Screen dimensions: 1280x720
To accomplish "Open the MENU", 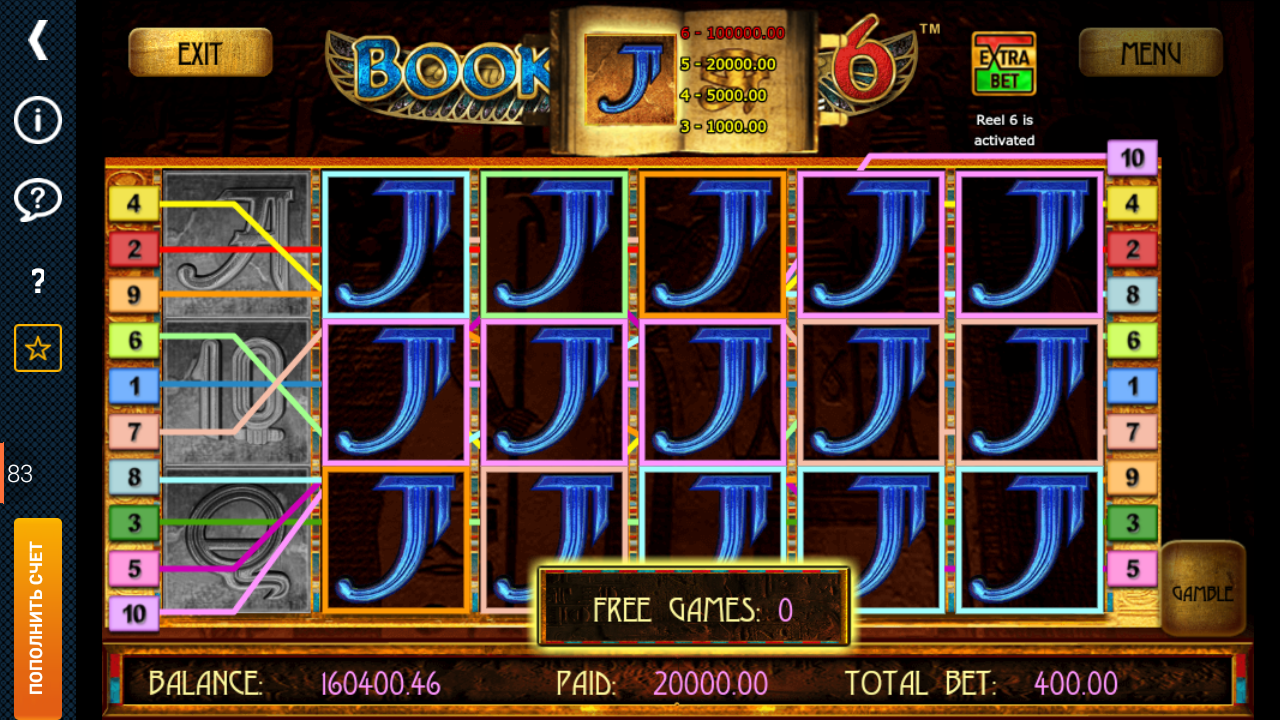I will (x=1150, y=52).
